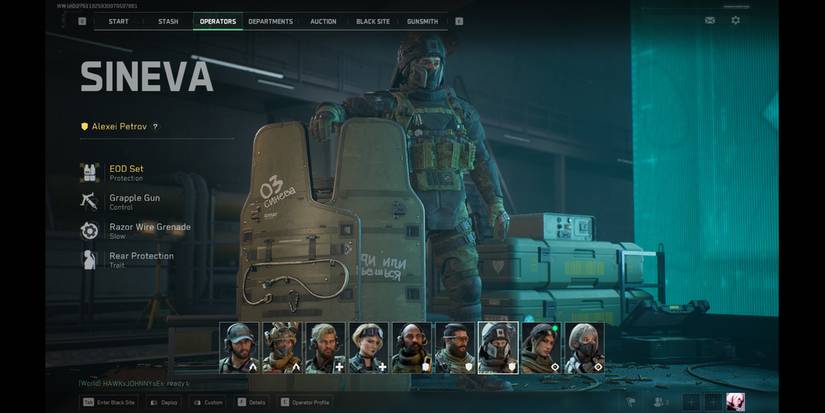
Task: Show Razor Wire Grenade details
Action: (148, 230)
